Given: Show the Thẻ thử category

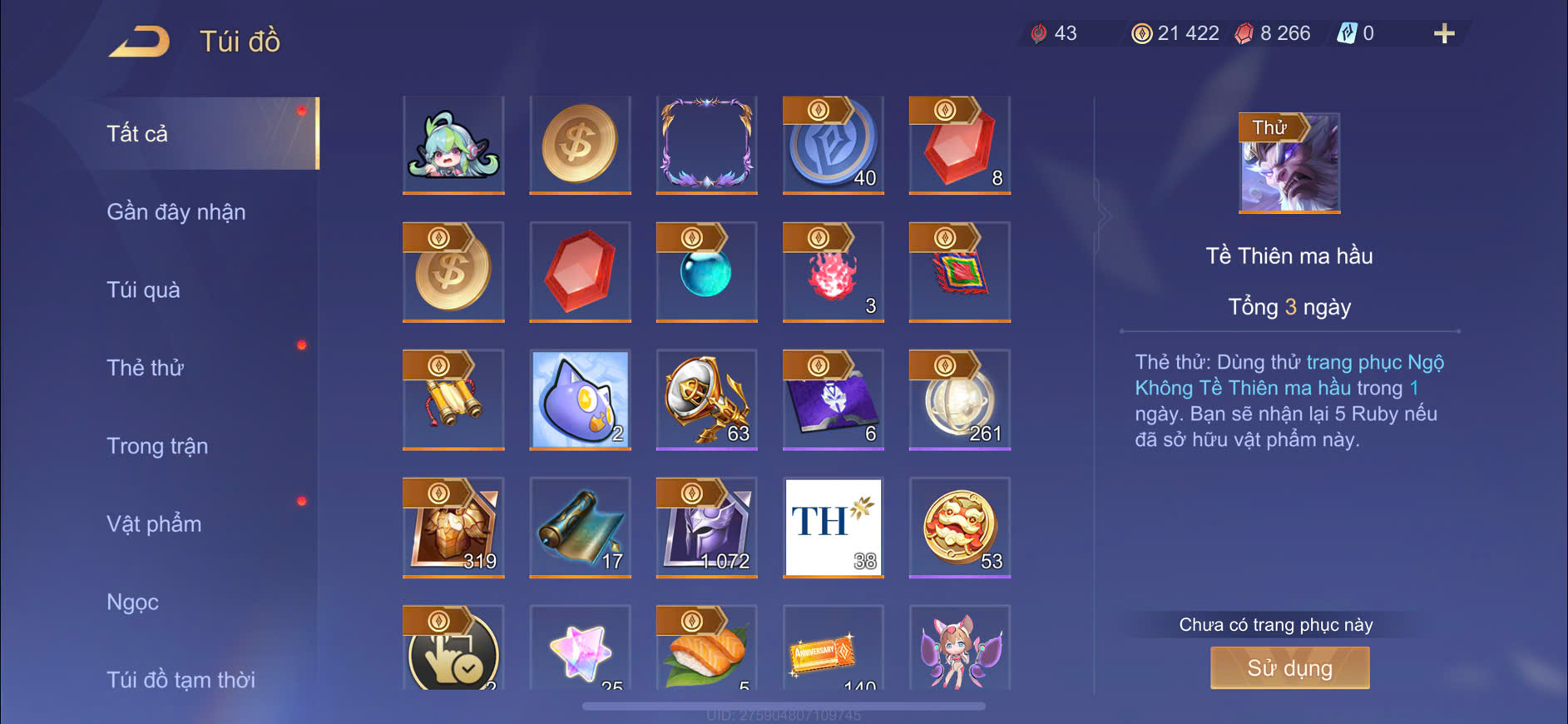Looking at the screenshot, I should click(146, 368).
